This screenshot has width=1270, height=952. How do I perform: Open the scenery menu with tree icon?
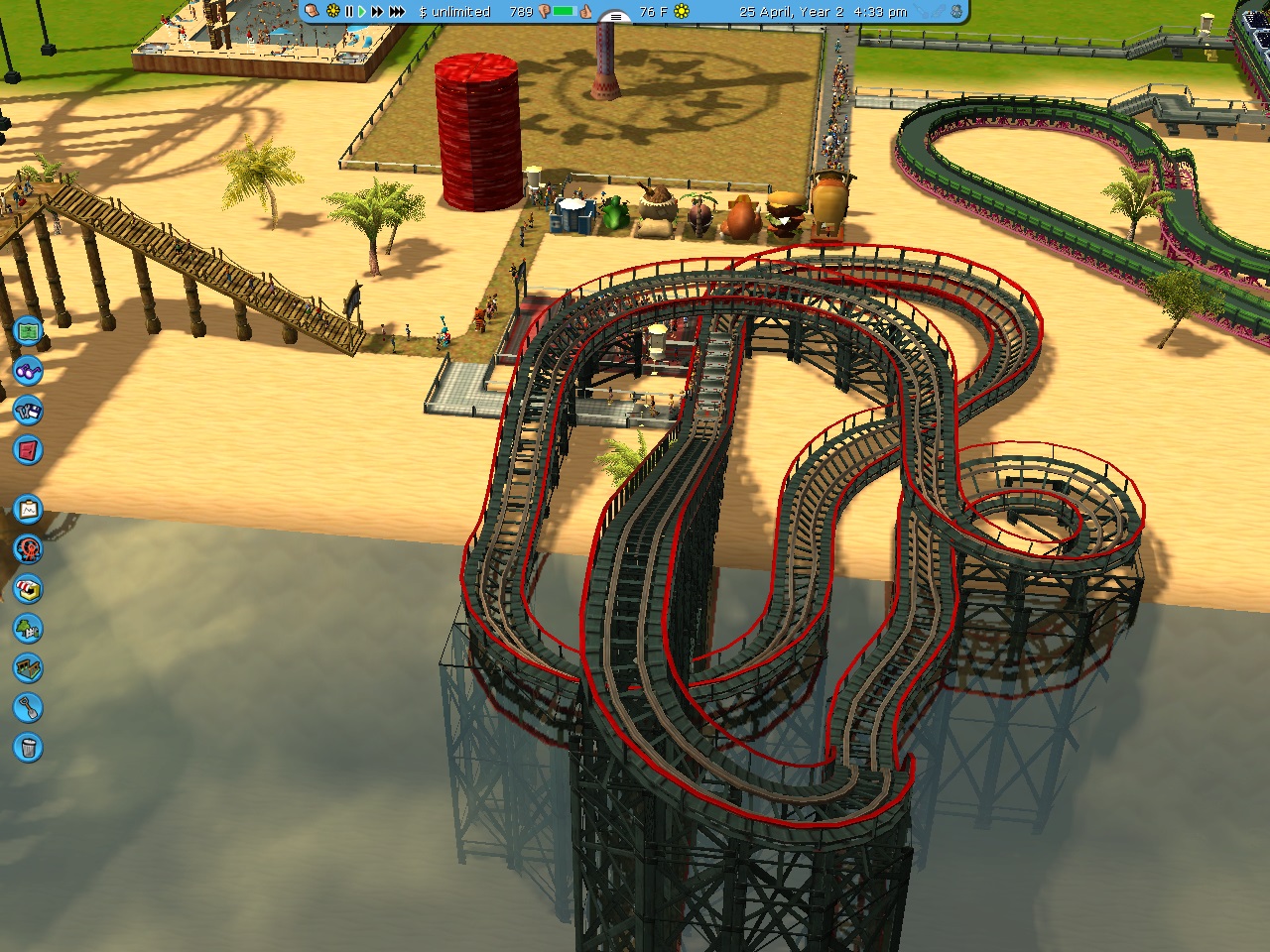[x=28, y=629]
